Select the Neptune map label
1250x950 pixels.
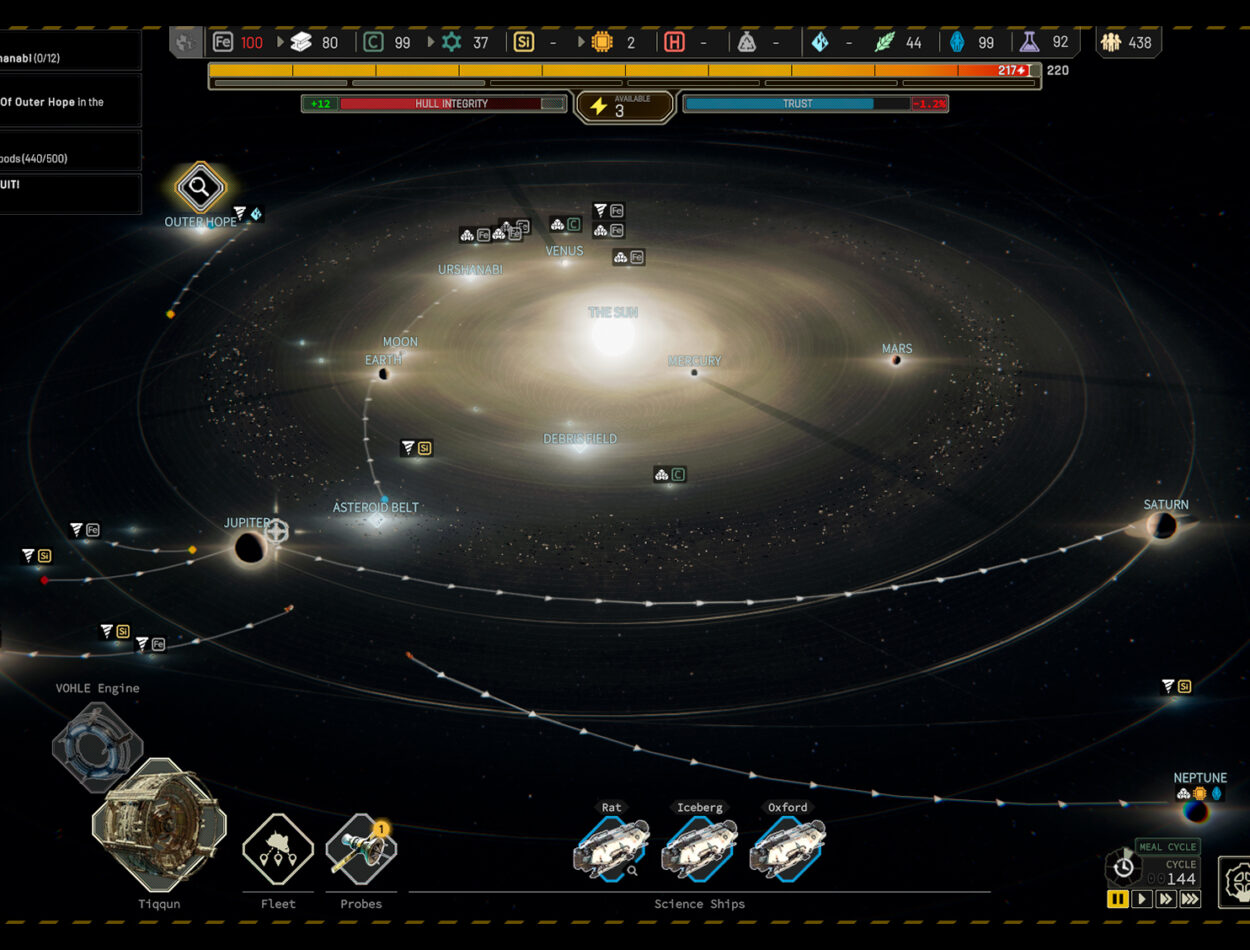click(1200, 778)
